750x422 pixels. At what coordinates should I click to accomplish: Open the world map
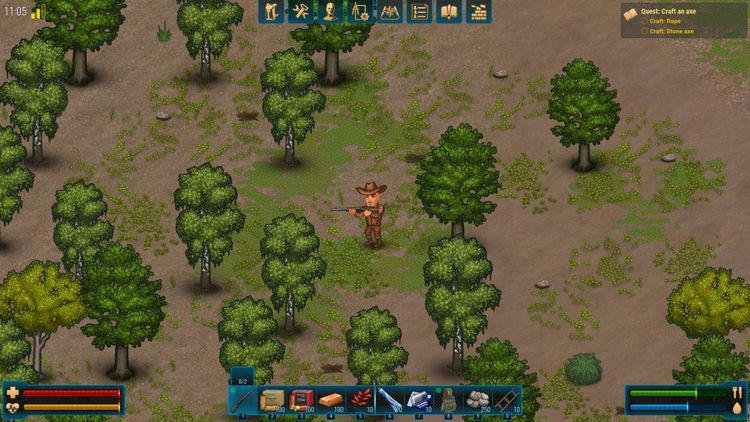(x=390, y=12)
